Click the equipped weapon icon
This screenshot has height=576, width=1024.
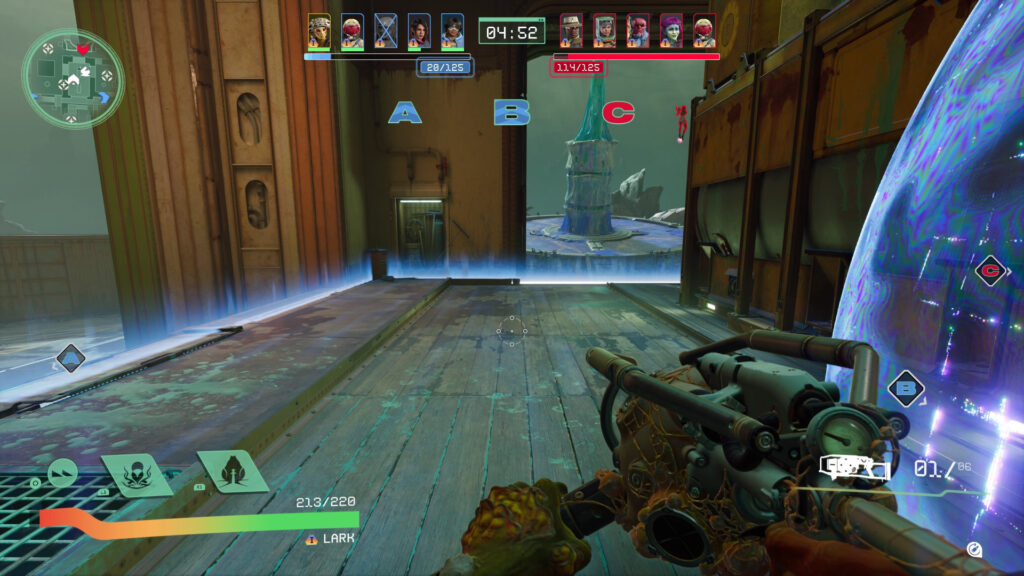[853, 467]
